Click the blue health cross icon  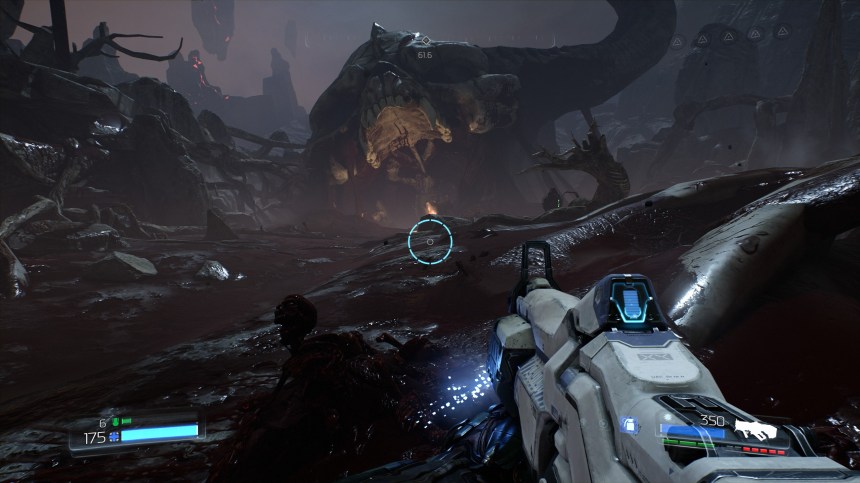point(115,436)
